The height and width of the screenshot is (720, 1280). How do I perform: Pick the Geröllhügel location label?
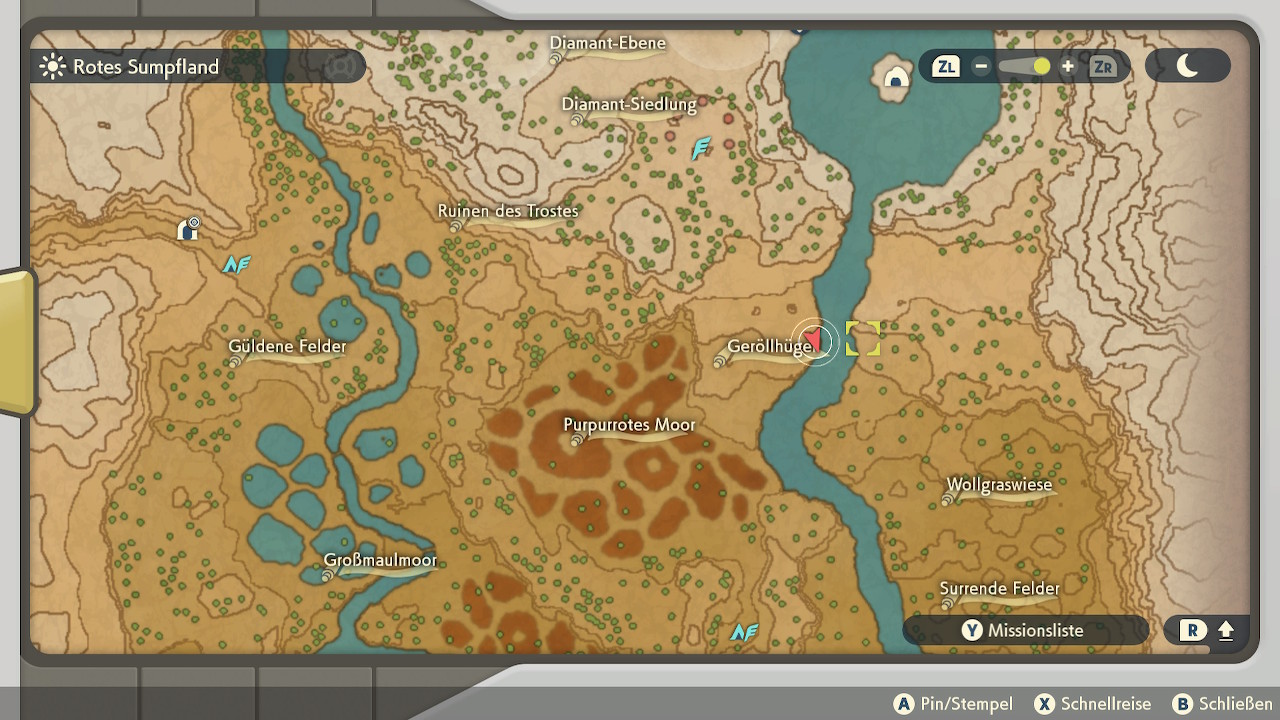click(768, 348)
